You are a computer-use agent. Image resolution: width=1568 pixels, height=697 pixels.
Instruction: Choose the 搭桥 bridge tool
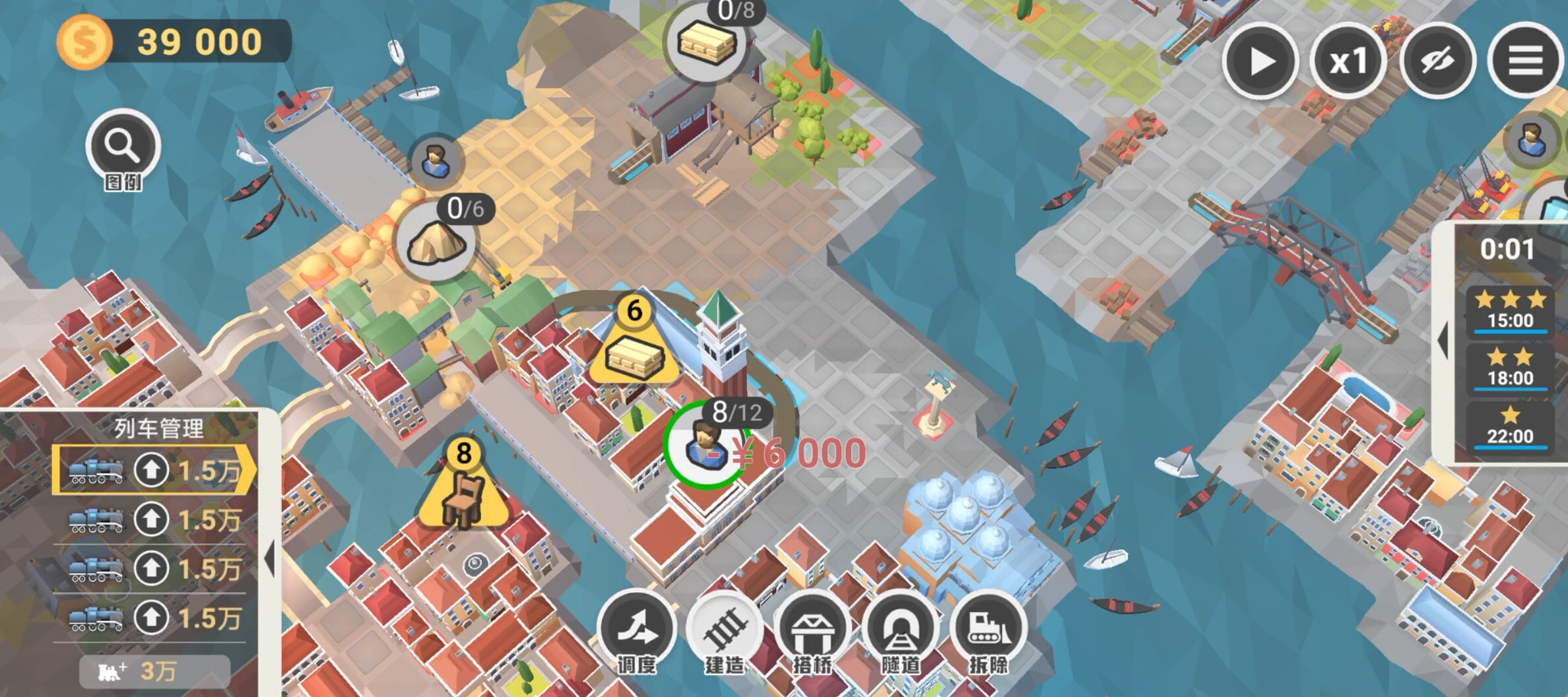coord(812,630)
